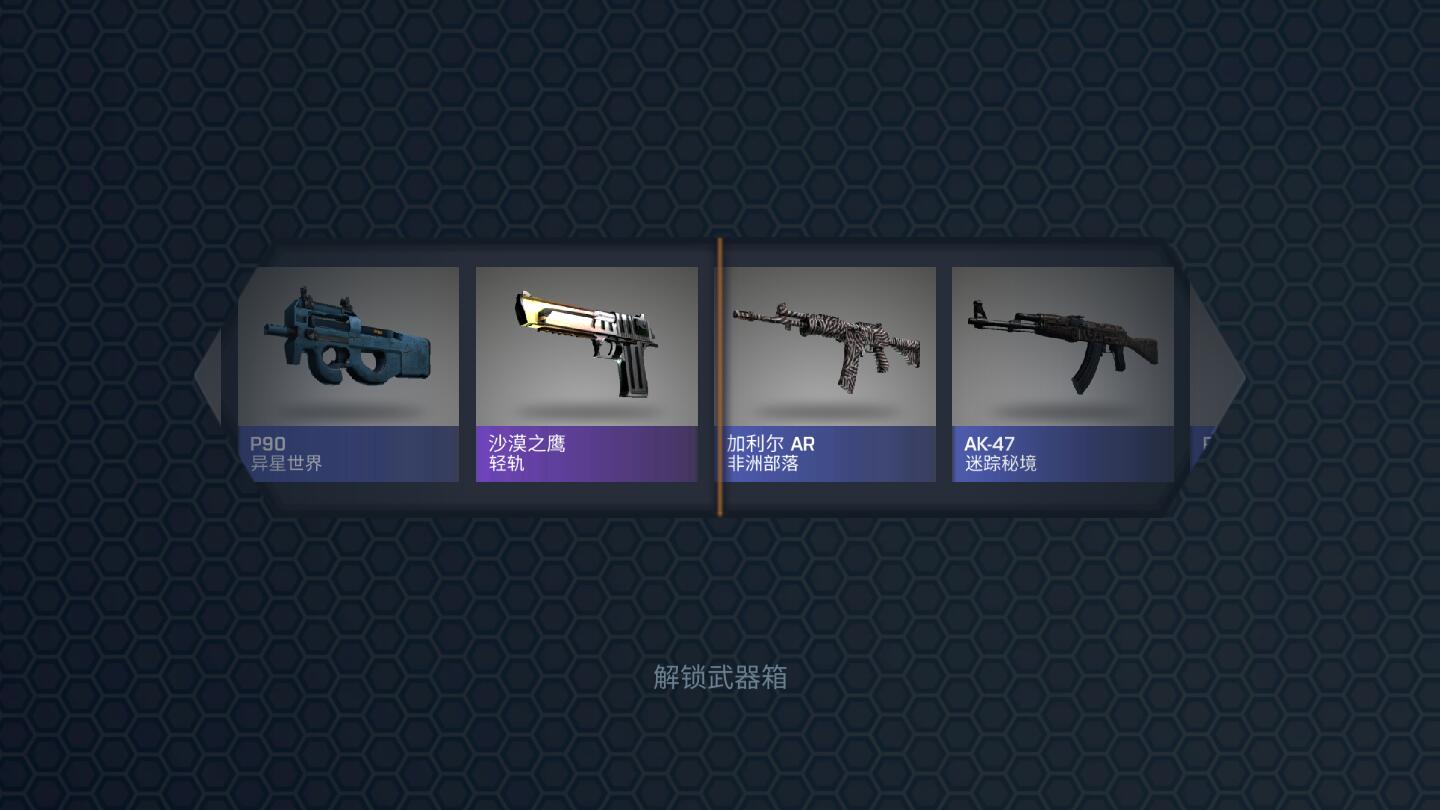The width and height of the screenshot is (1440, 810).
Task: Click the 轻轨 skin name text
Action: point(506,463)
